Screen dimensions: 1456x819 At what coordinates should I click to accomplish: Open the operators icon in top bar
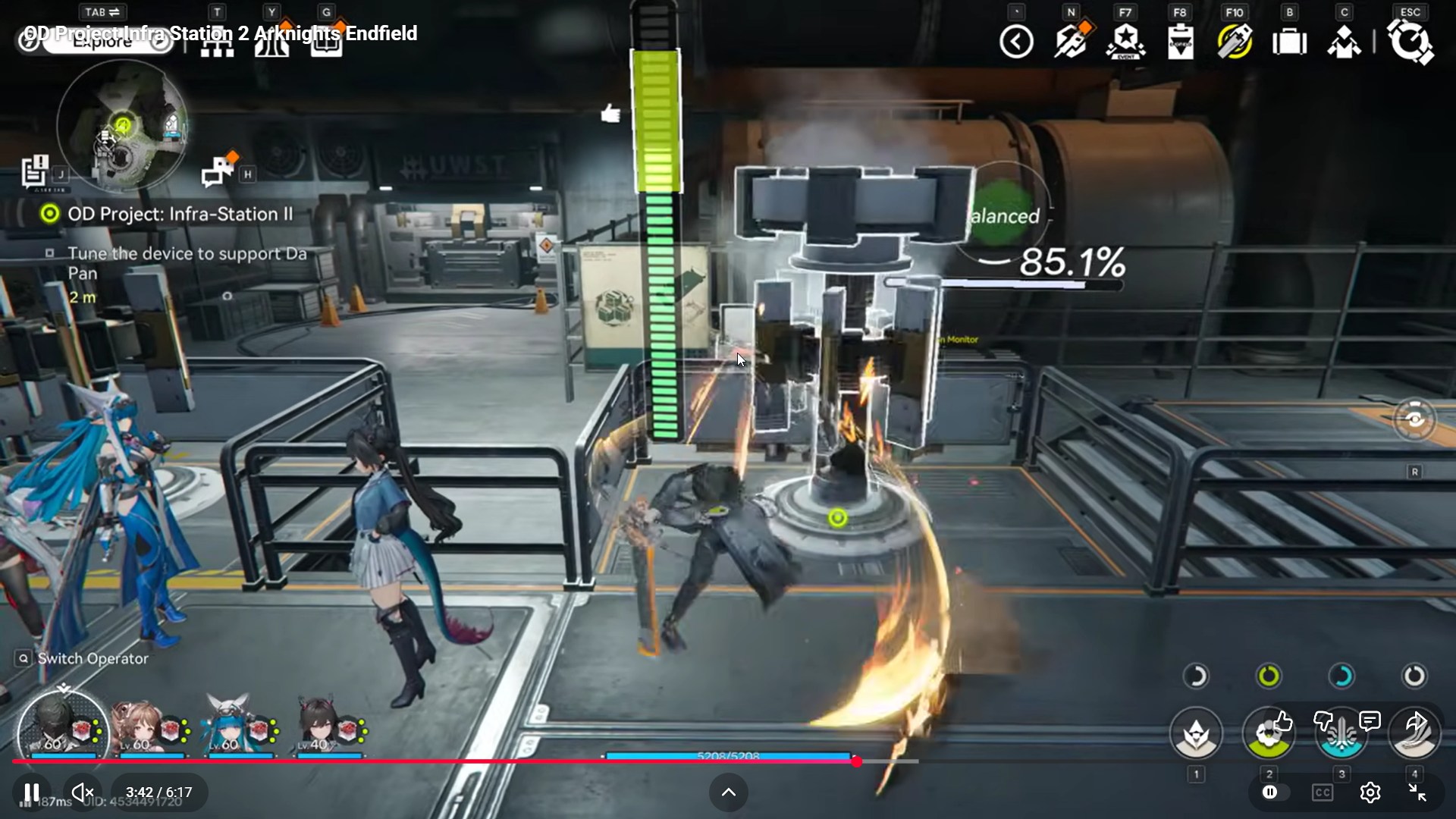(x=1344, y=42)
